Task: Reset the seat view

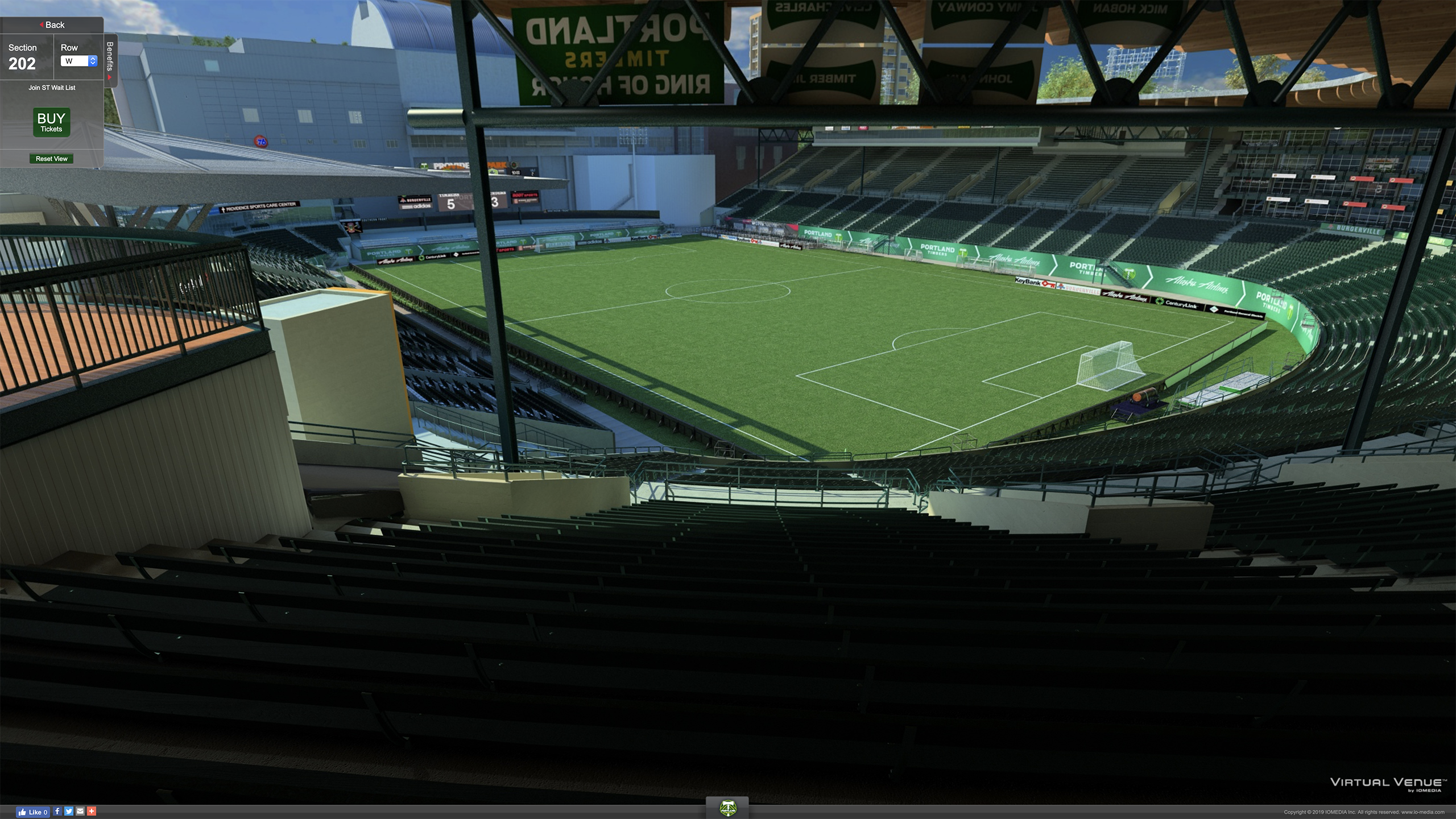Action: [51, 159]
